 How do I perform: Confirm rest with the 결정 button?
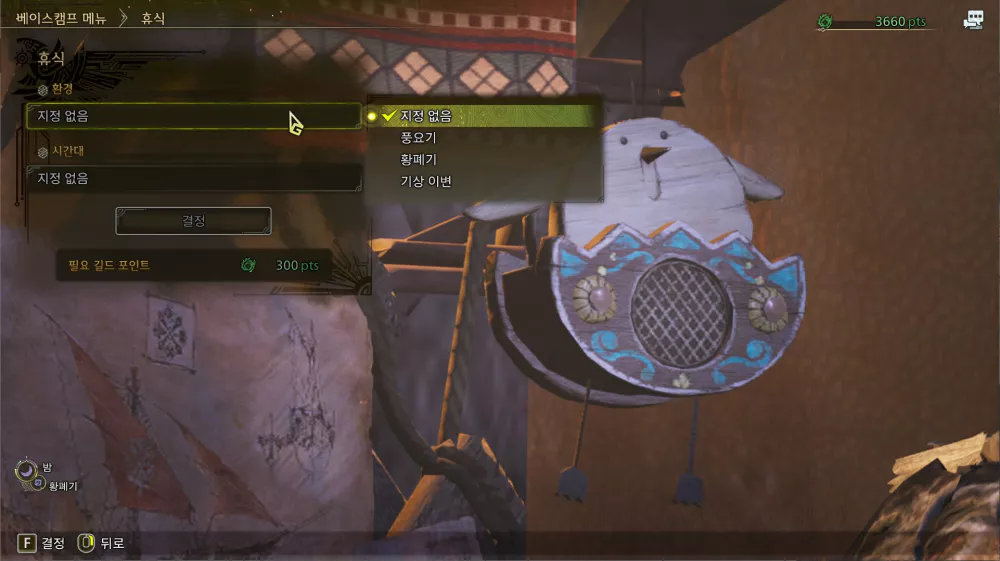tap(193, 221)
